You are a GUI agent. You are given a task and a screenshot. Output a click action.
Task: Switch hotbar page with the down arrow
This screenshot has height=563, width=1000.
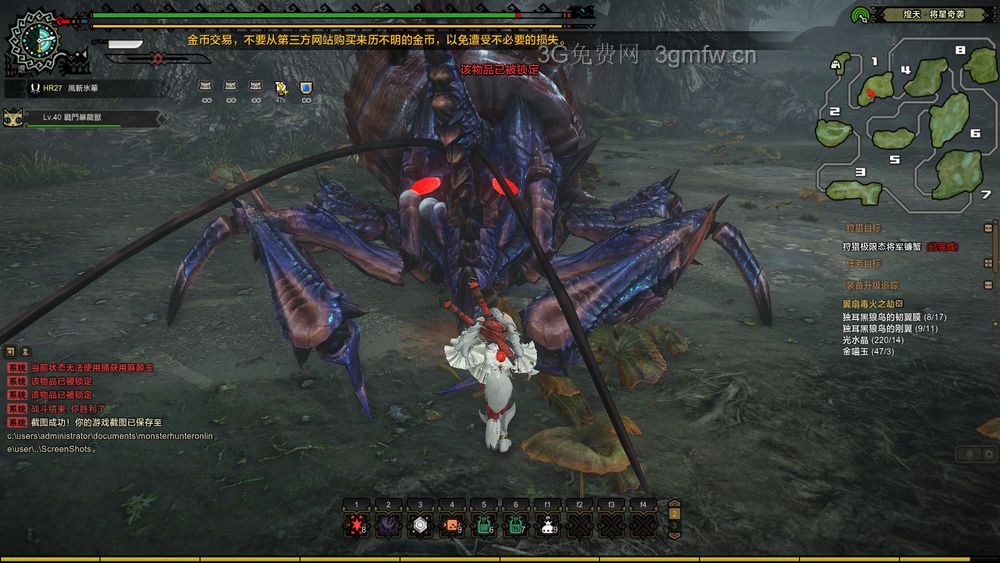674,535
